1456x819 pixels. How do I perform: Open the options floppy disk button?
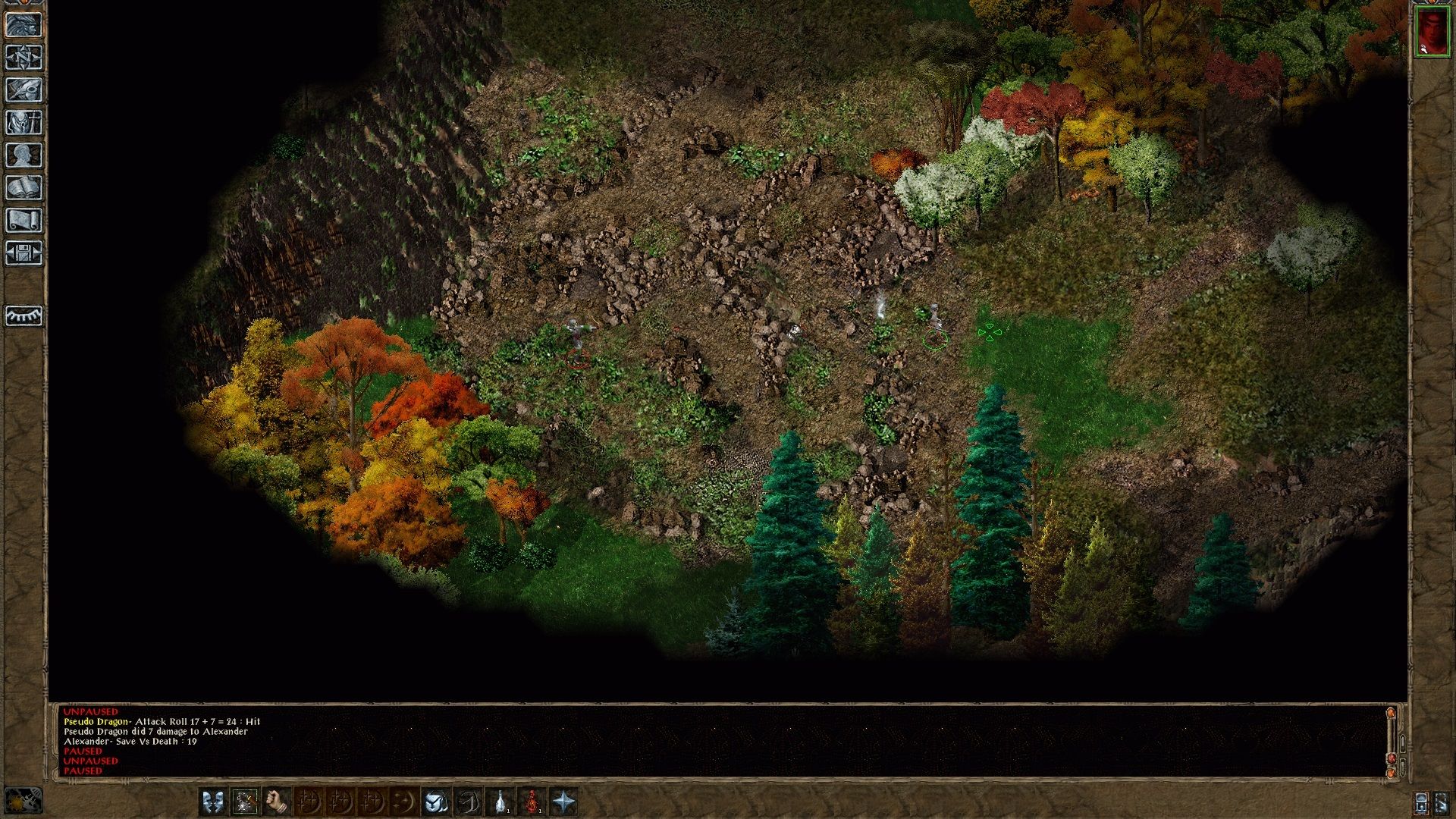coord(24,253)
